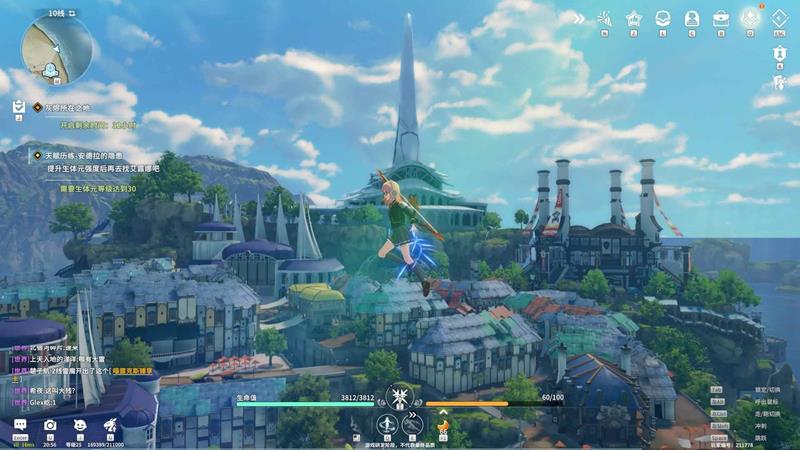This screenshot has height=450, width=800.
Task: Open the party-popper events icon
Action: point(604,18)
